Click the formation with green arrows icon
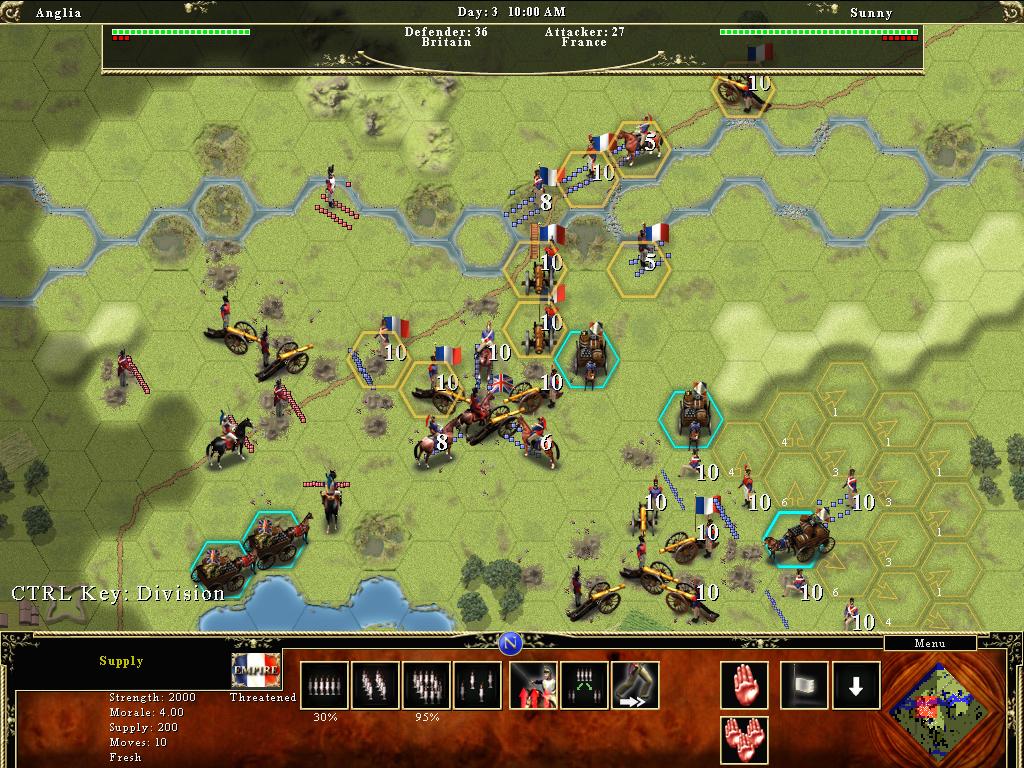Screen dimensions: 1024x768 (584, 685)
